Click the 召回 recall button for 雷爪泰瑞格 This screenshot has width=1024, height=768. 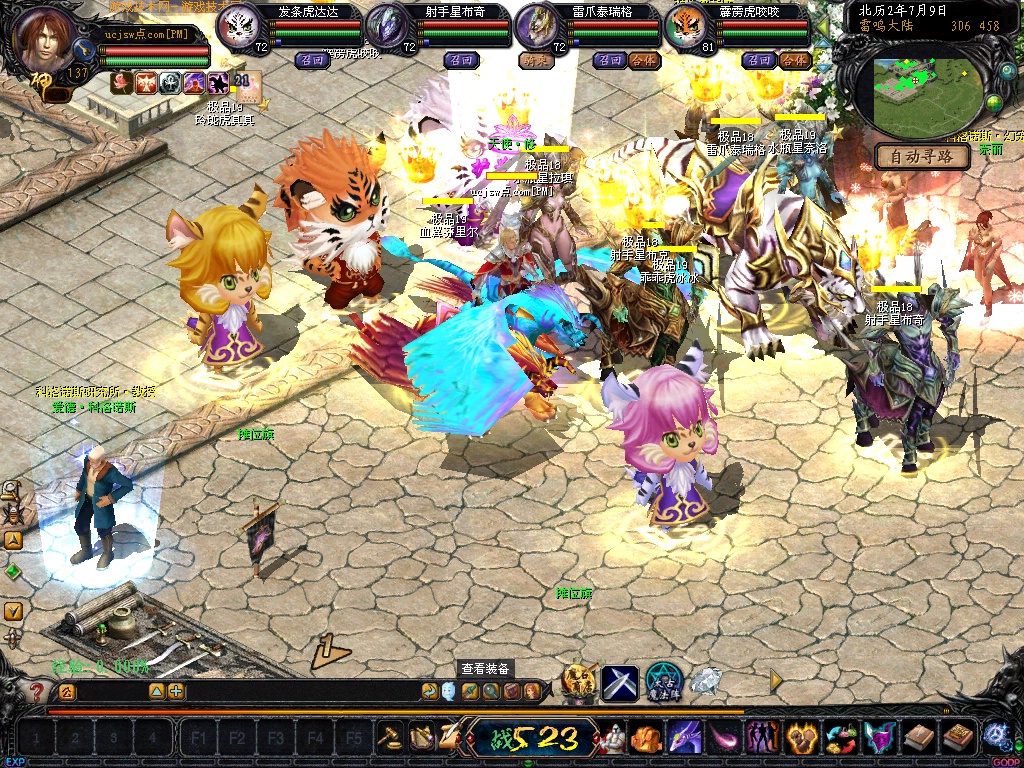tap(608, 60)
